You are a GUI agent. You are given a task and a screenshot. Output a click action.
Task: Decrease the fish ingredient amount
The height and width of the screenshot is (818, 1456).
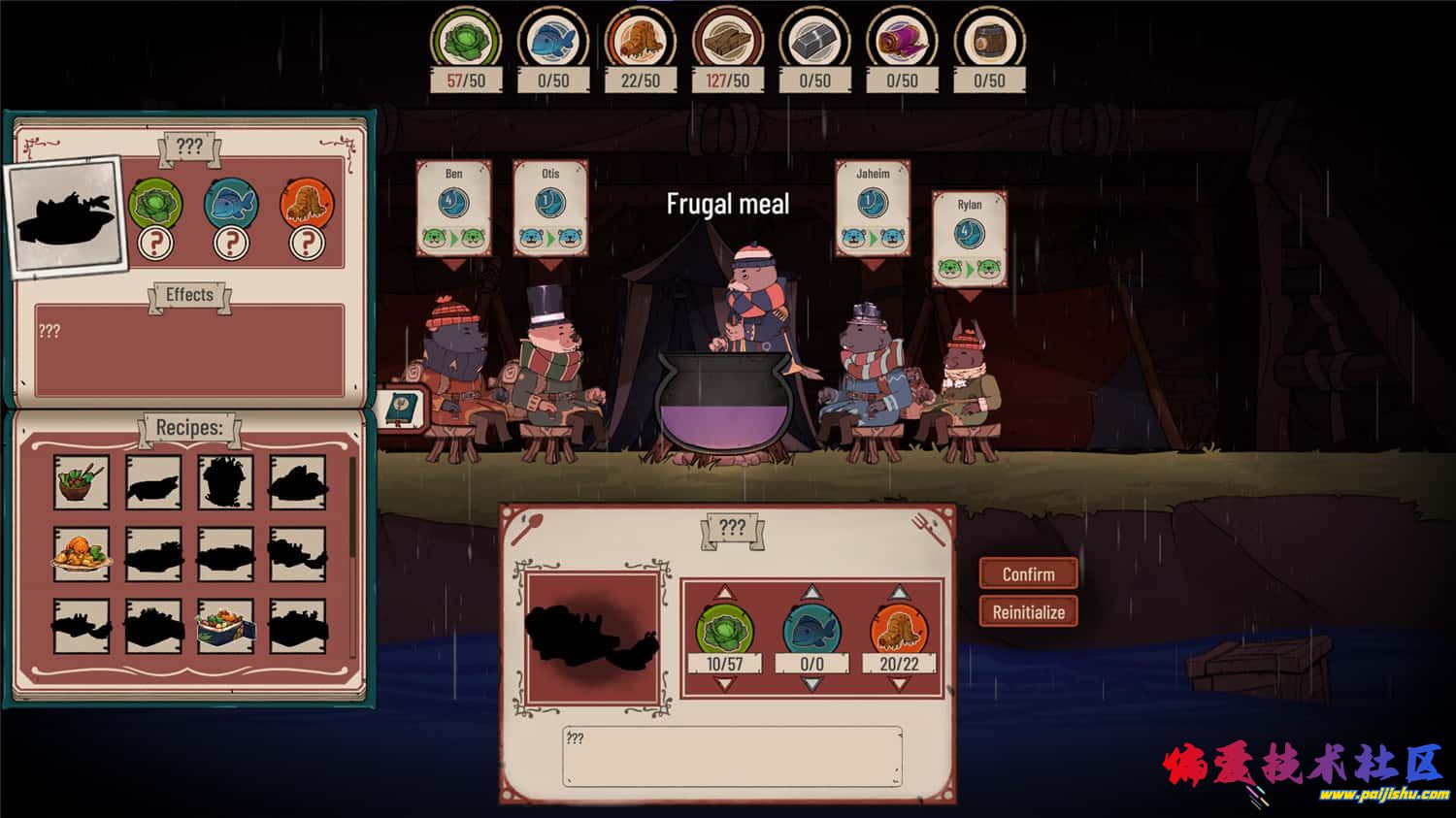(x=811, y=684)
